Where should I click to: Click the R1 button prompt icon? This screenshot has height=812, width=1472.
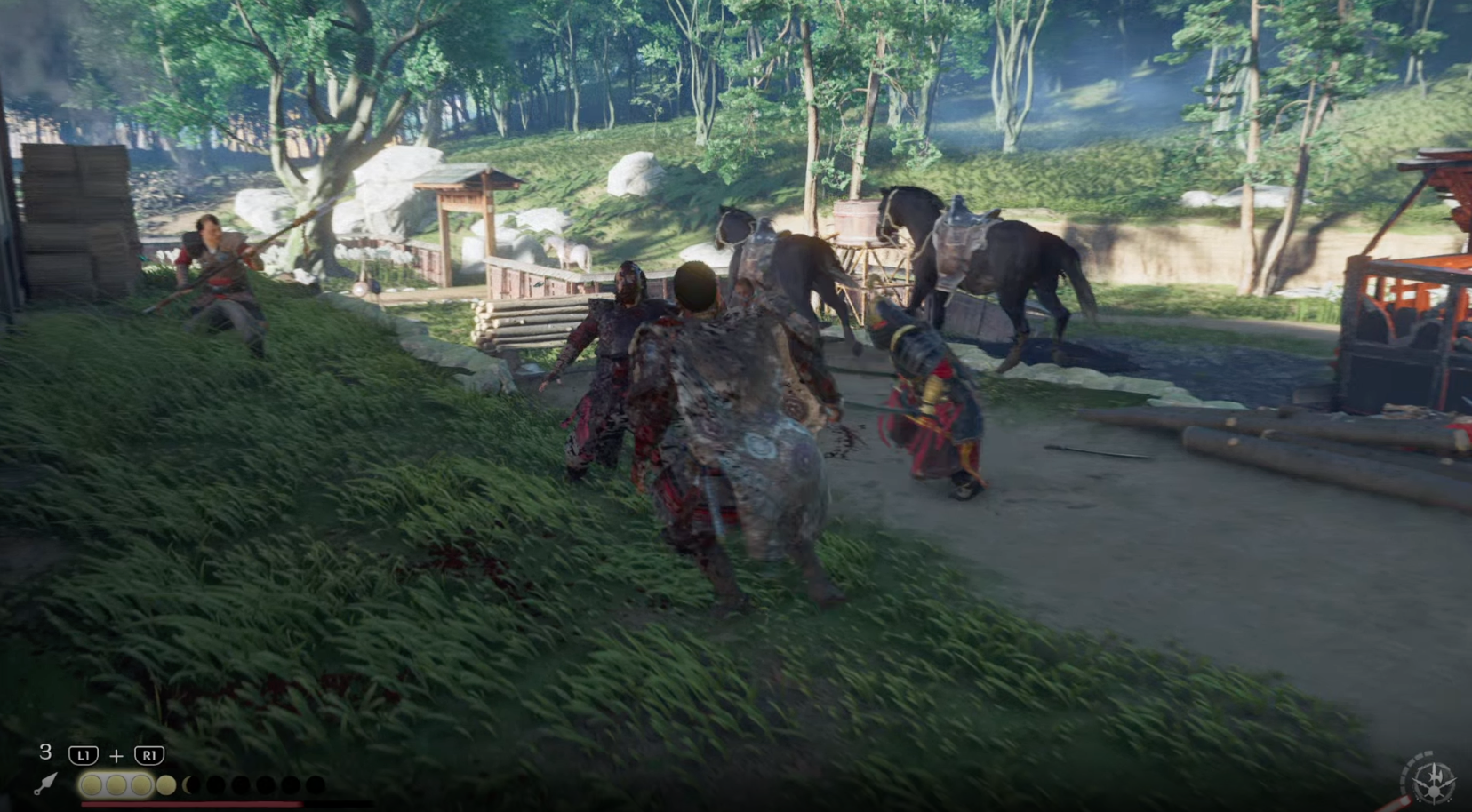click(x=148, y=754)
